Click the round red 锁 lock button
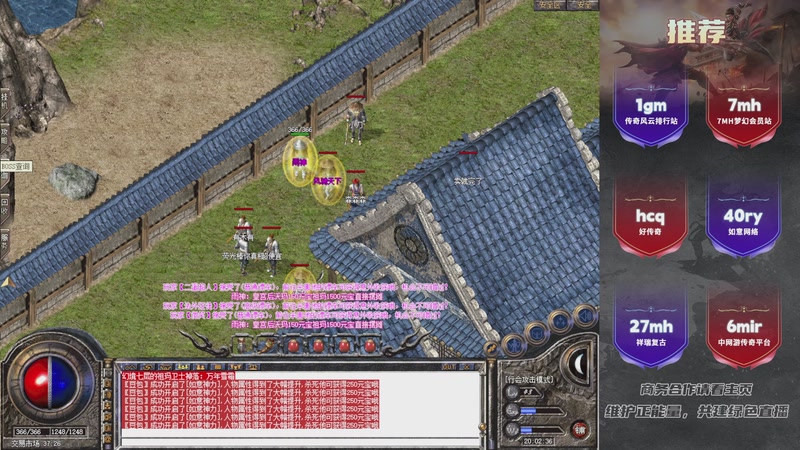 tap(578, 428)
